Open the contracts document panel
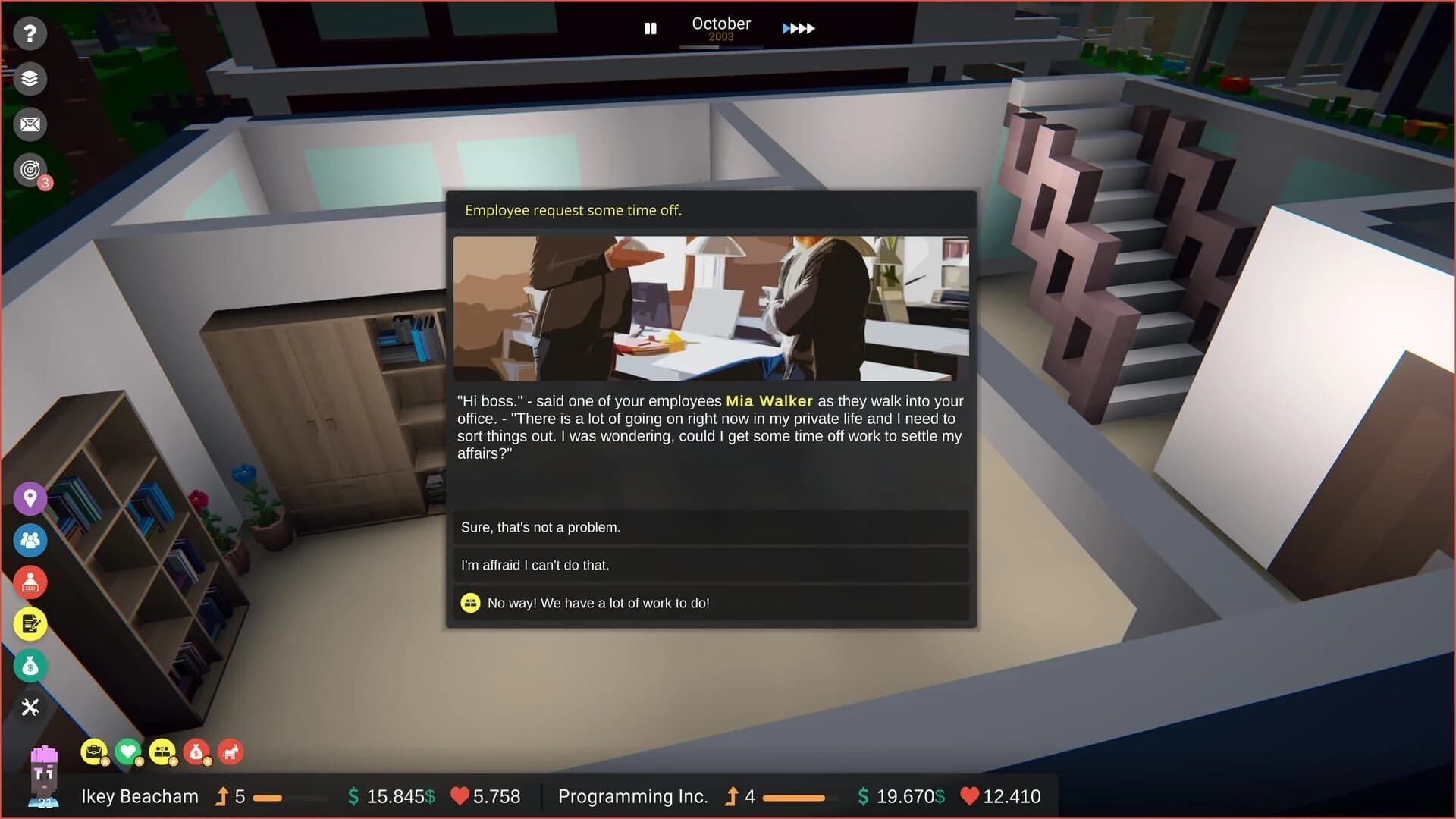Image resolution: width=1456 pixels, height=819 pixels. (30, 623)
